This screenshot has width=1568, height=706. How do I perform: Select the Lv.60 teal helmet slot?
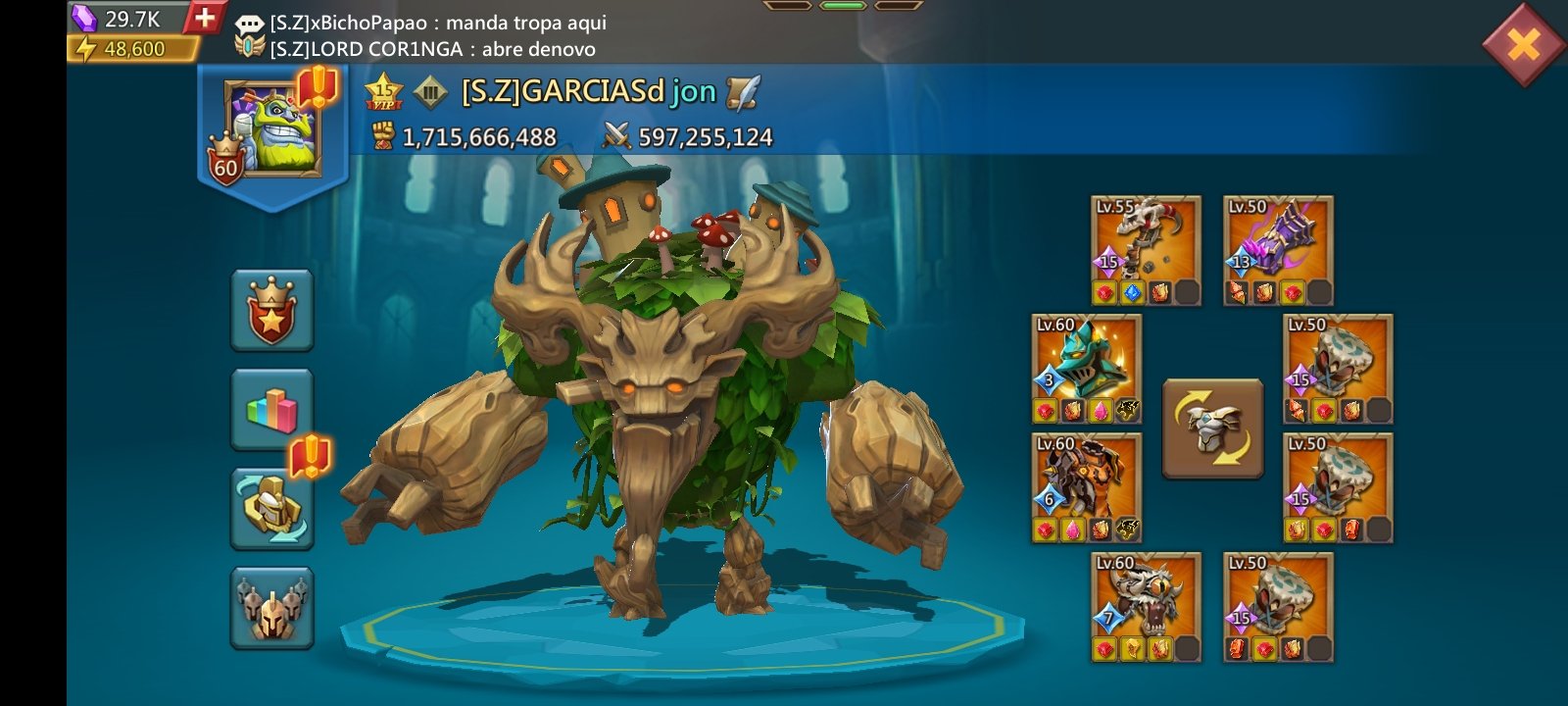pos(1086,370)
